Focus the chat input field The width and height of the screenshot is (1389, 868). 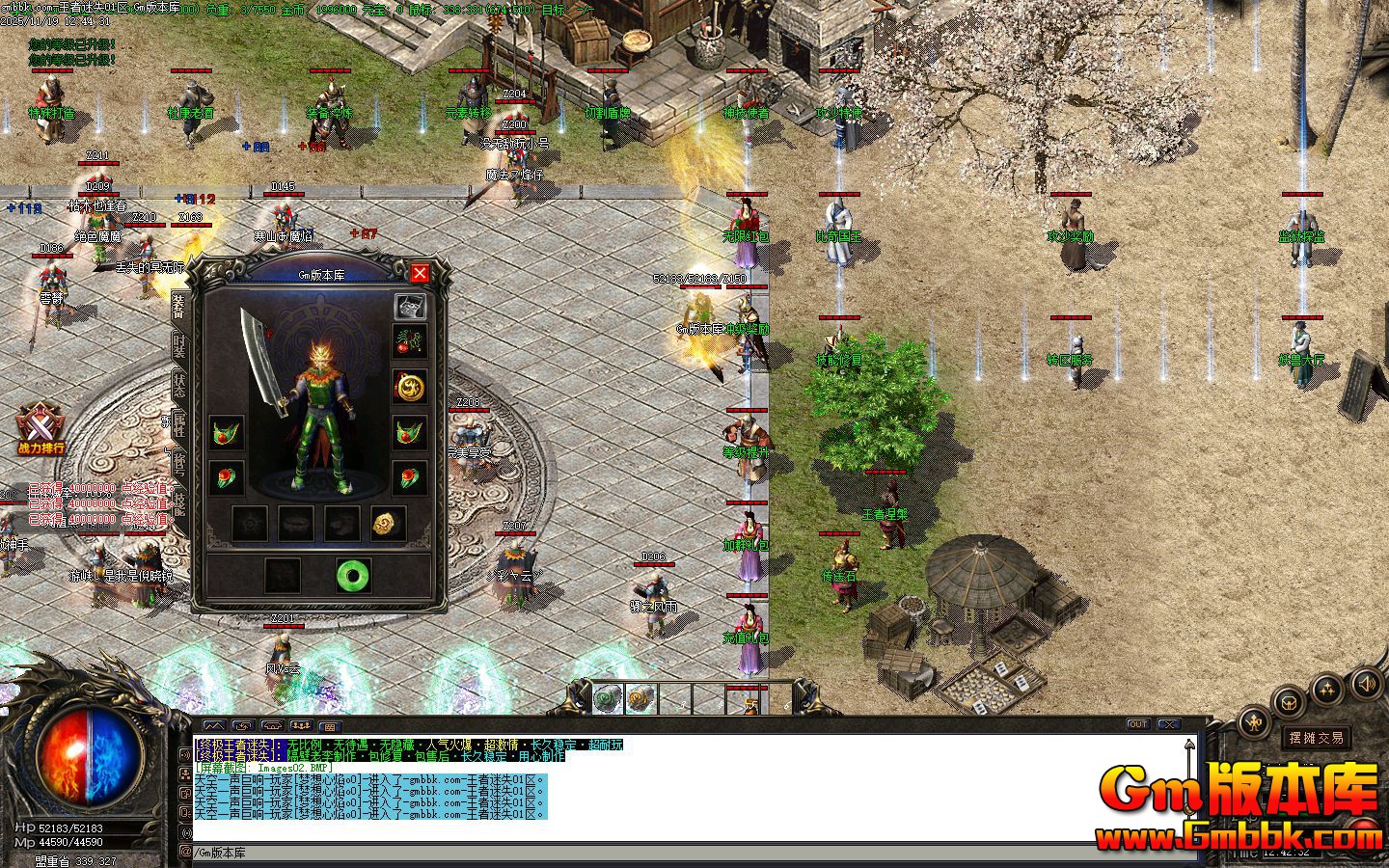click(x=675, y=853)
